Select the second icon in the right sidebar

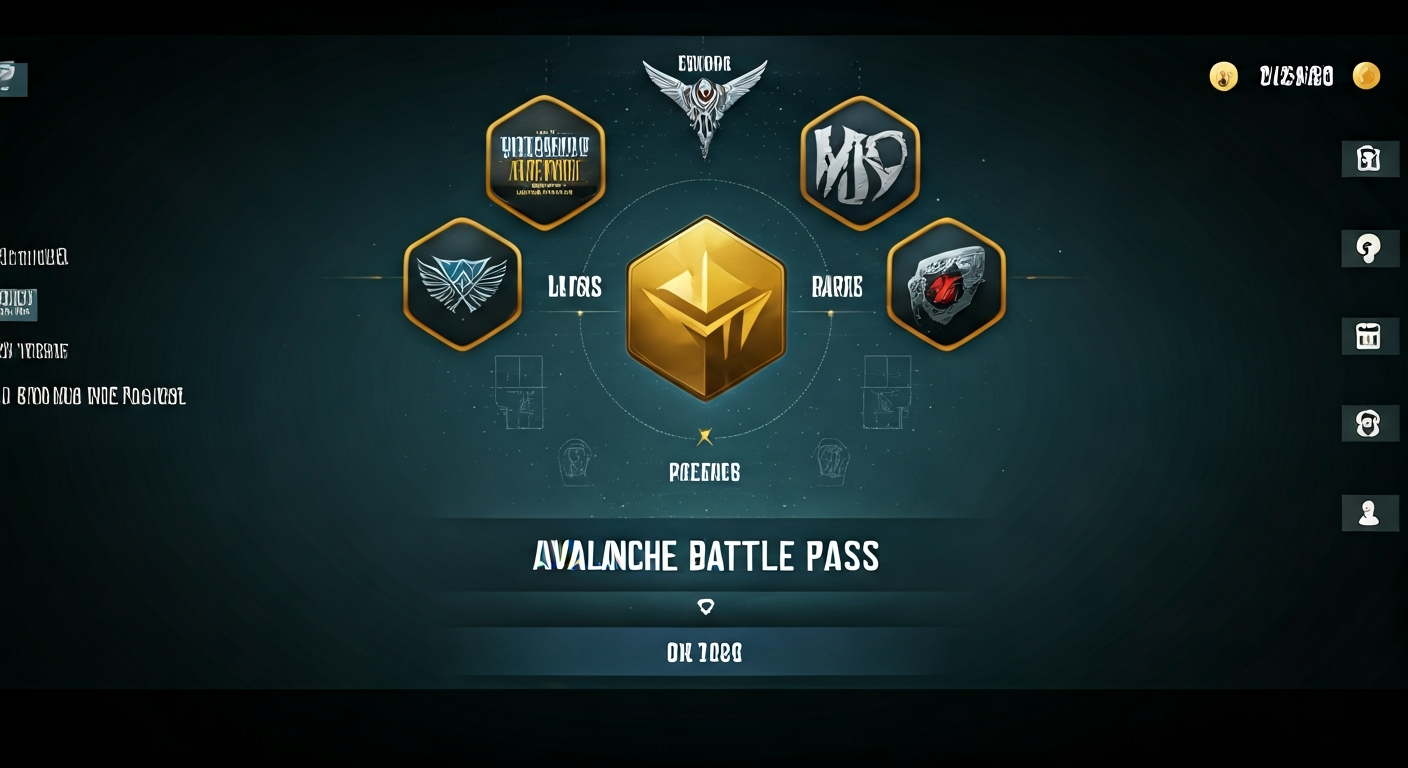coord(1370,248)
